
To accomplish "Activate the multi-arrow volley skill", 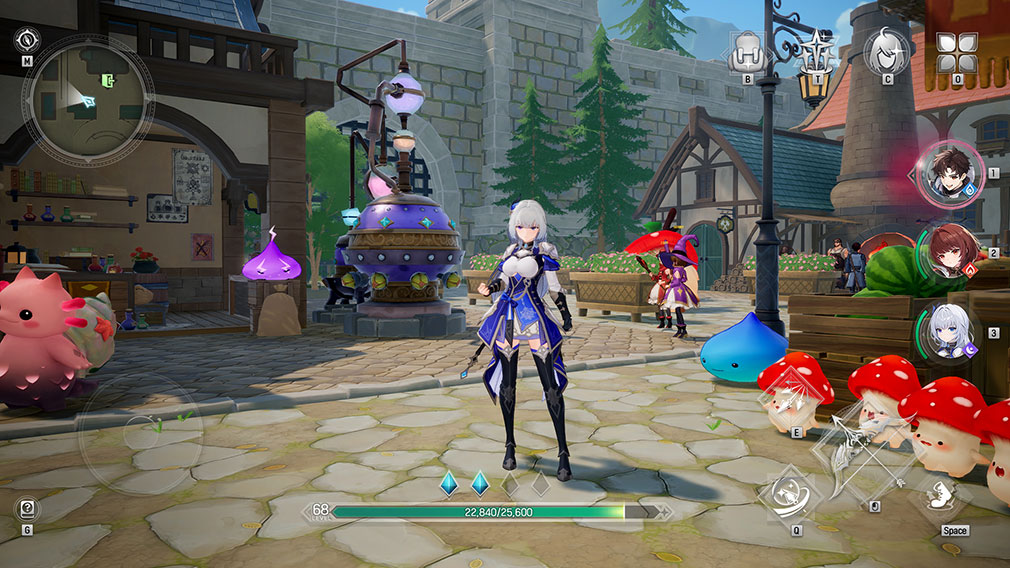I will tap(794, 398).
